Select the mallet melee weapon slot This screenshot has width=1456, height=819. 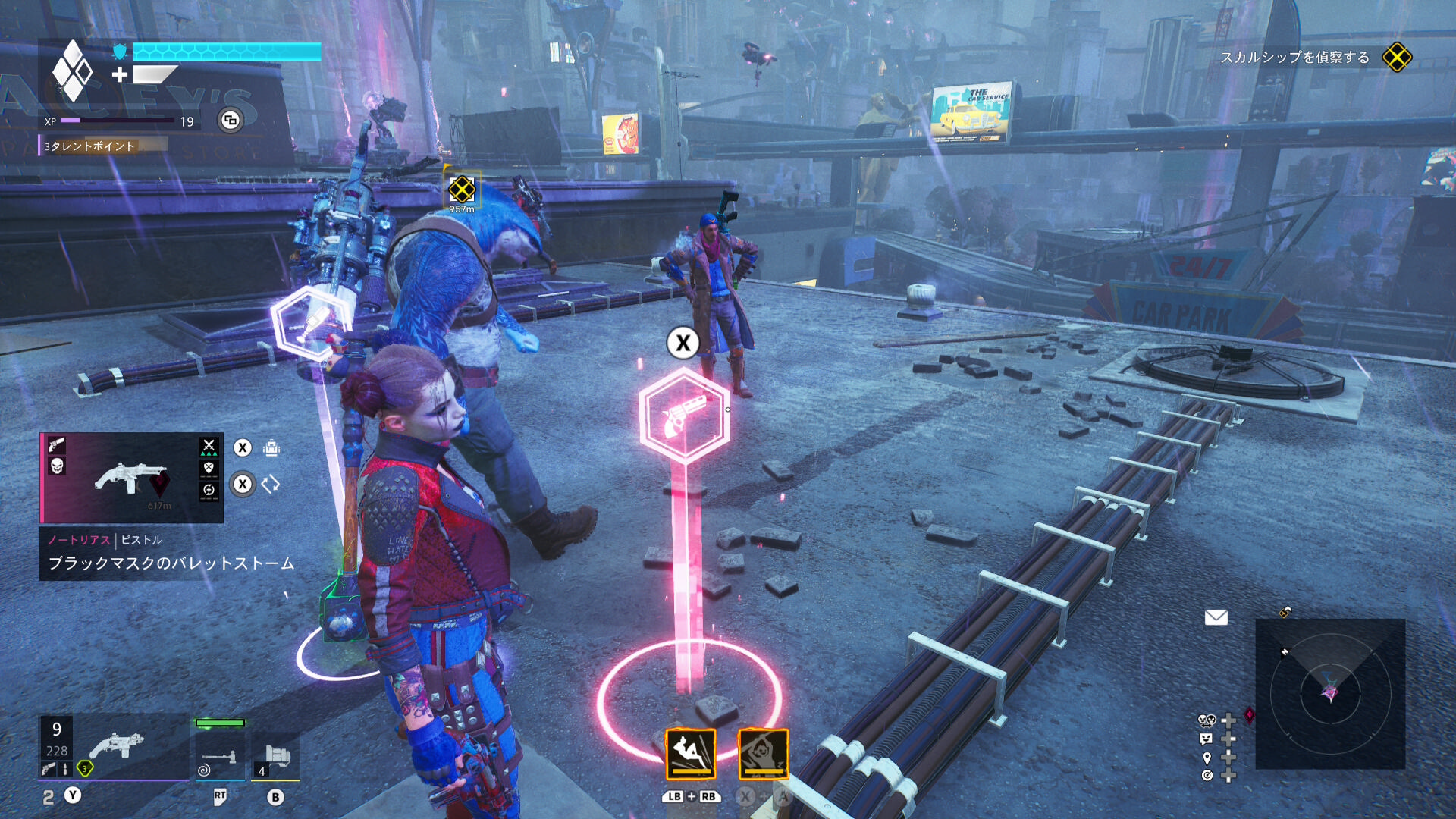[220, 755]
